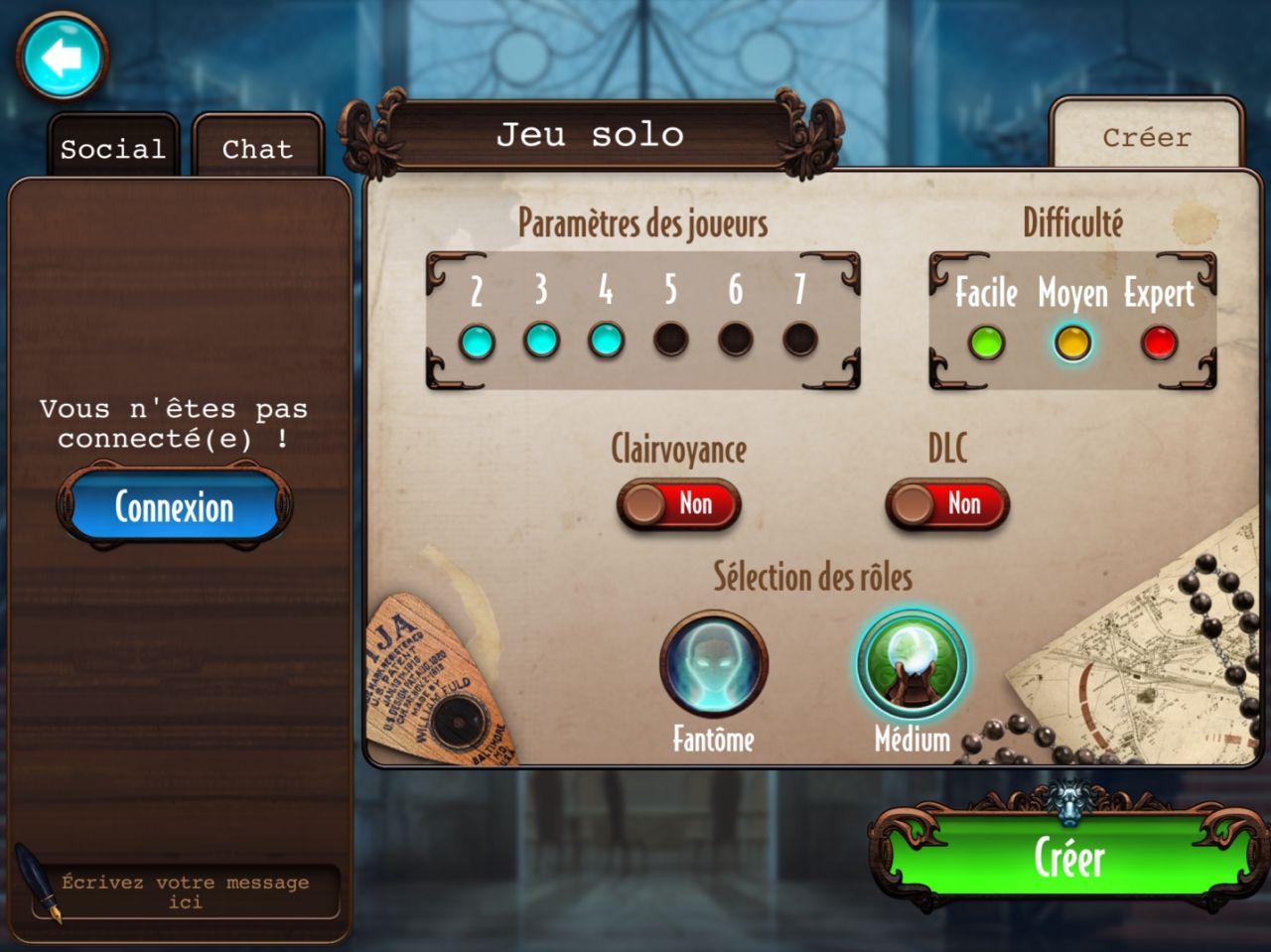Viewport: 1271px width, 952px height.
Task: Set player count to 5
Action: (671, 340)
